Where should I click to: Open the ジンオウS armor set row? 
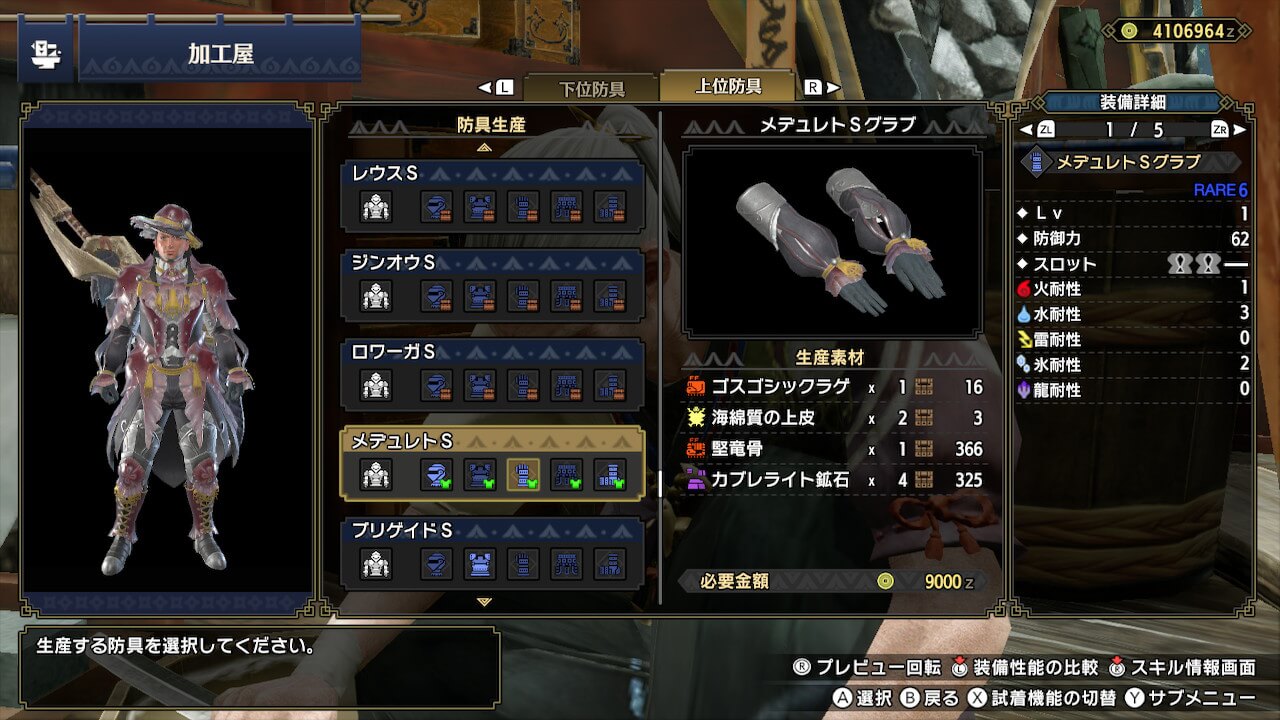492,284
